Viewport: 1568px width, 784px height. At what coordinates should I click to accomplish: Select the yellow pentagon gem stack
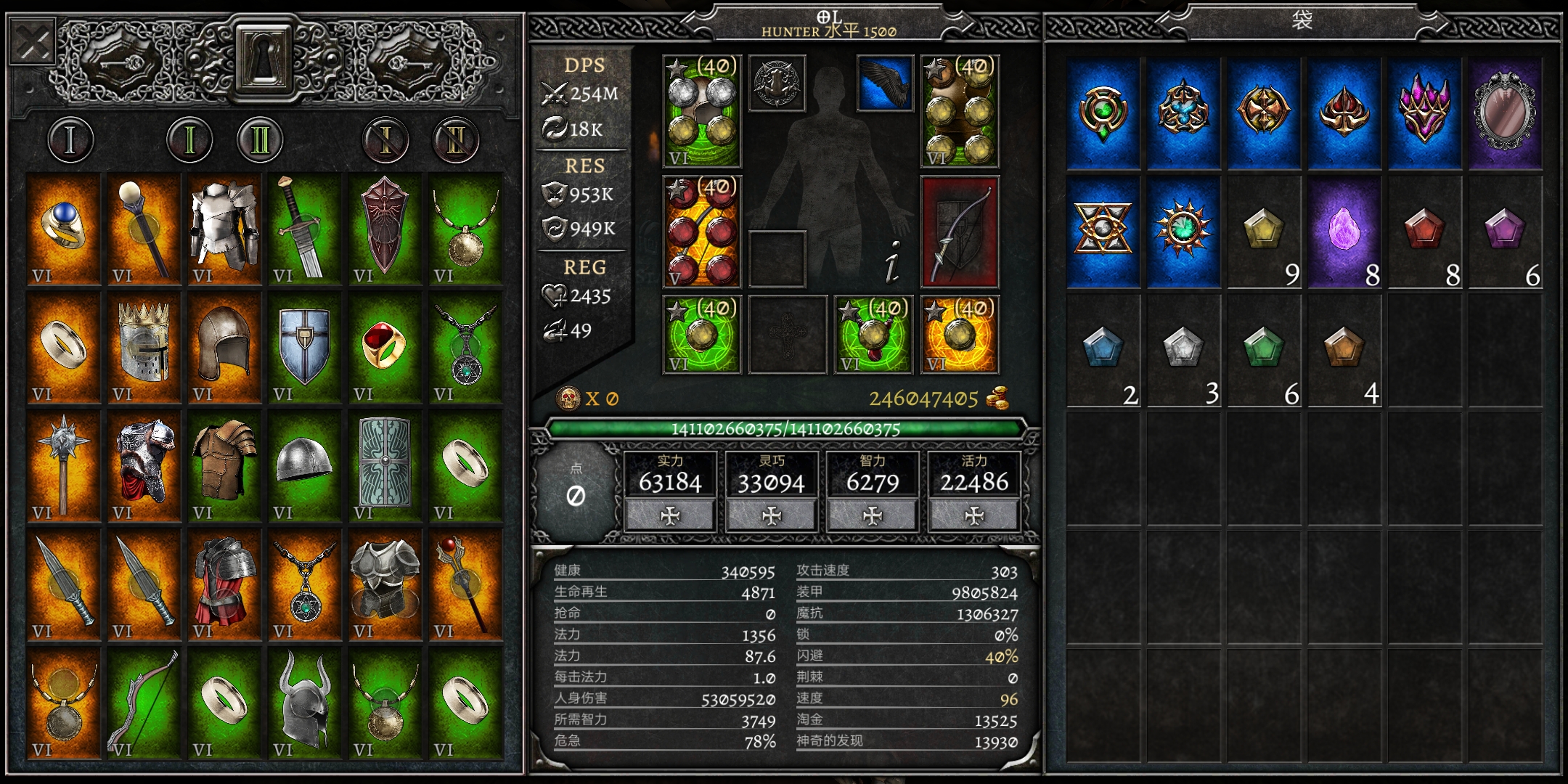[1263, 232]
